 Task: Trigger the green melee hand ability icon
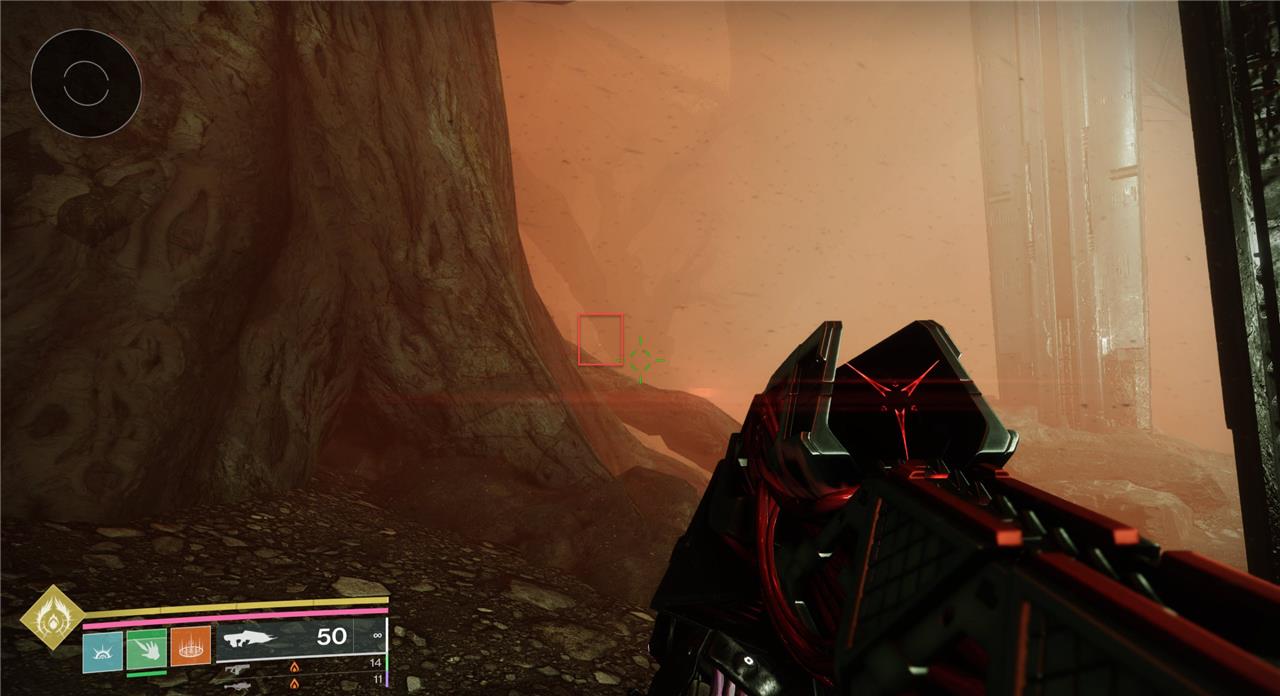(x=147, y=647)
